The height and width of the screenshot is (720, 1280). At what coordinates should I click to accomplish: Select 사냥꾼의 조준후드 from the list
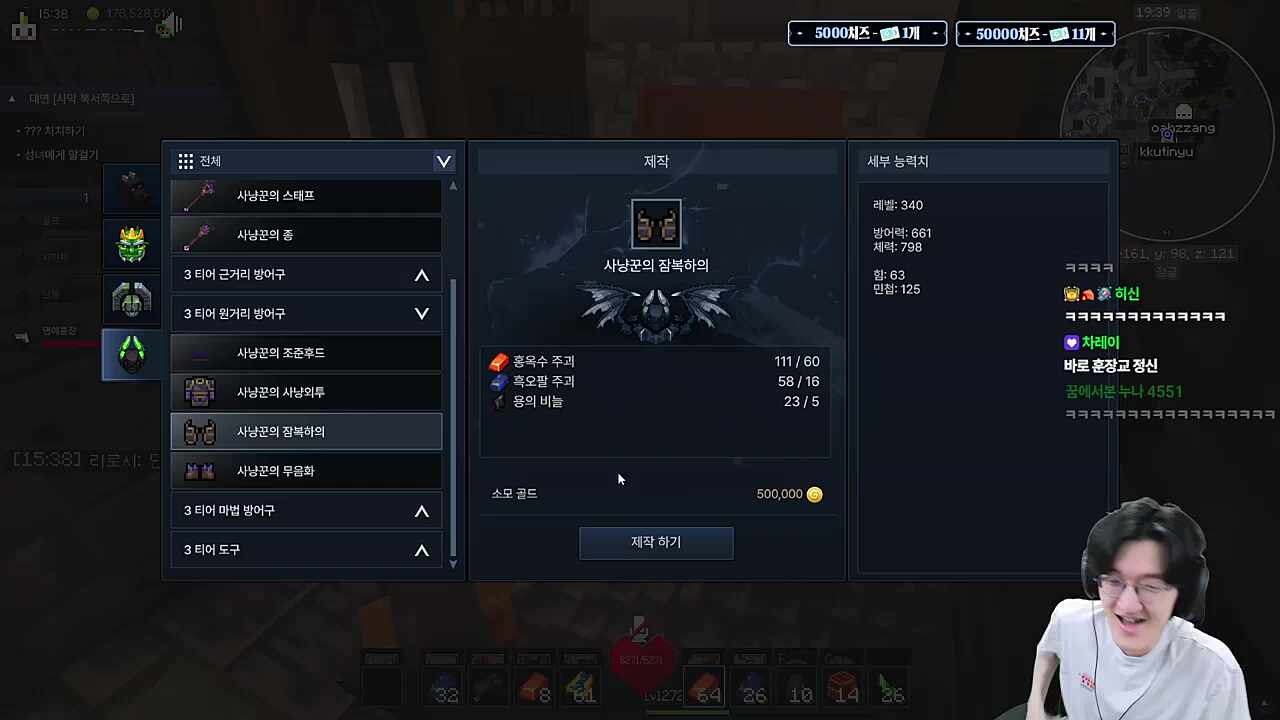[x=281, y=352]
